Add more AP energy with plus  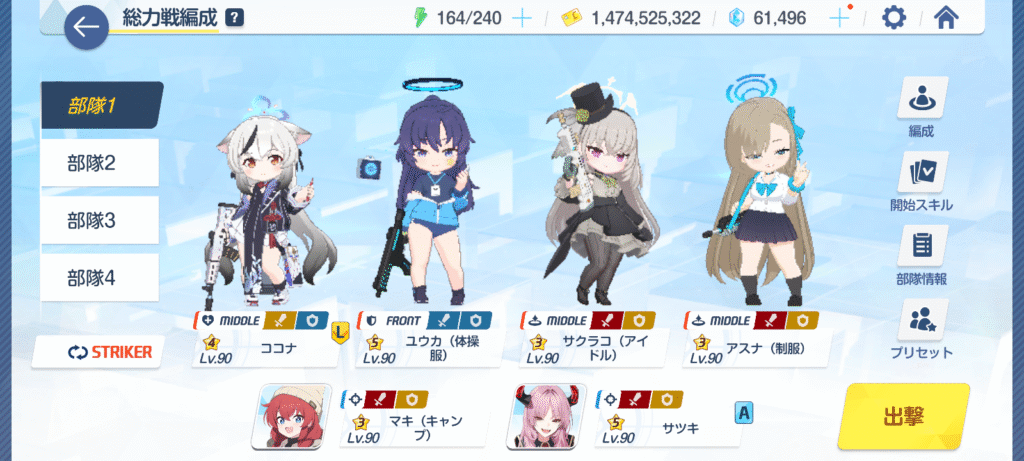pos(522,18)
